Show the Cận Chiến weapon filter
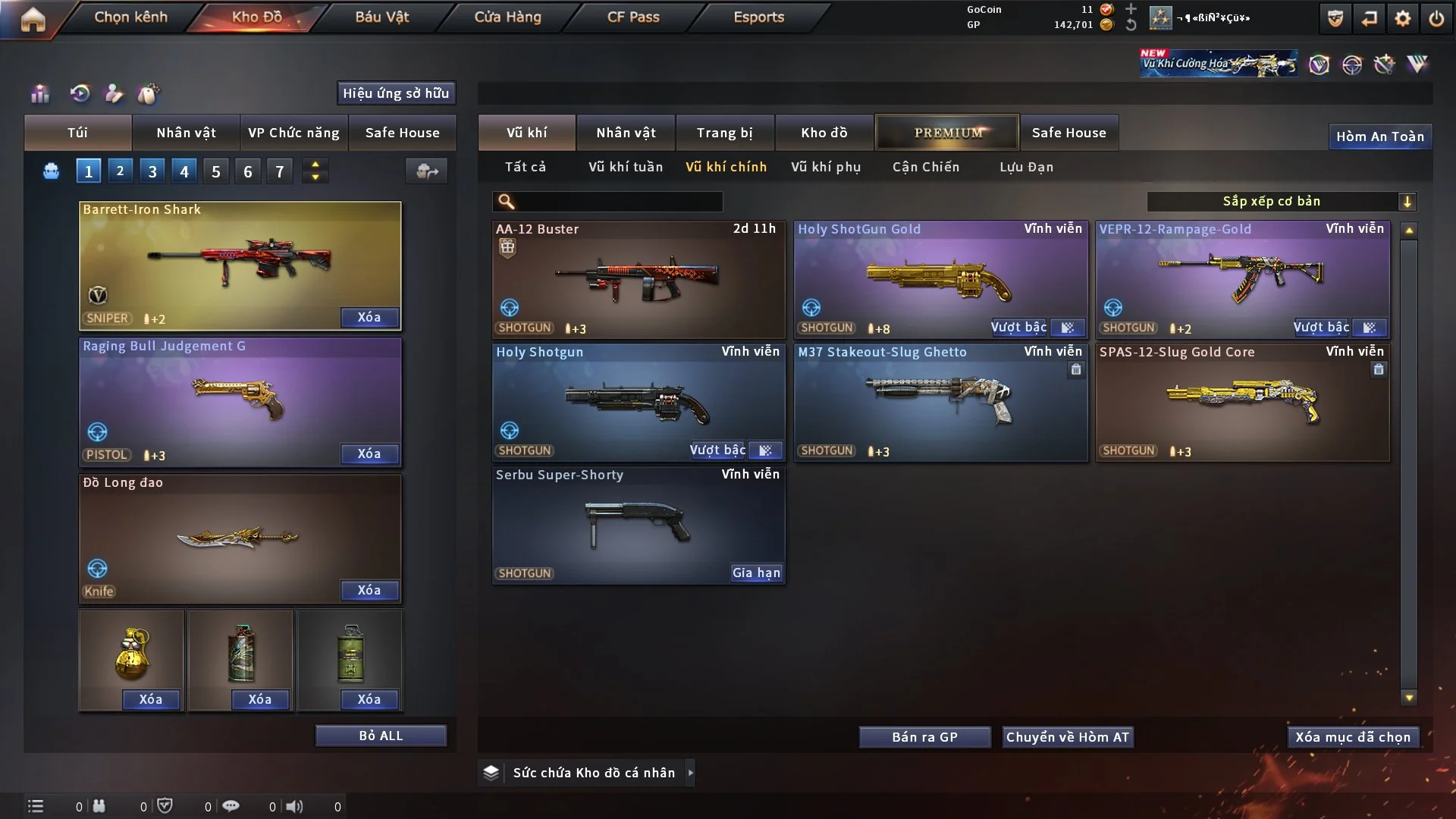The width and height of the screenshot is (1456, 819). (925, 167)
